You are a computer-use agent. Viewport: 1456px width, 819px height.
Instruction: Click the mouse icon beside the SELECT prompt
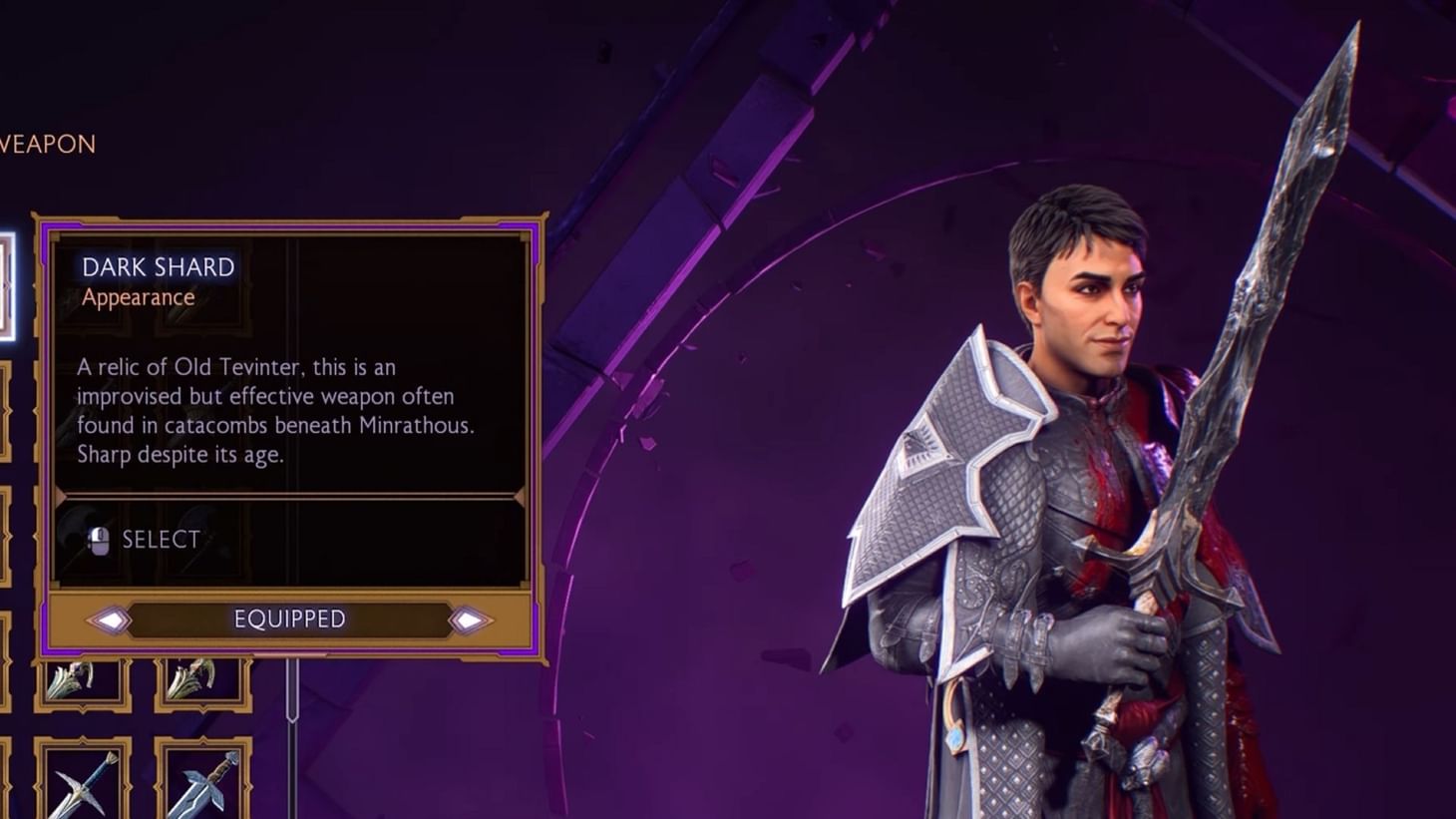pos(101,540)
